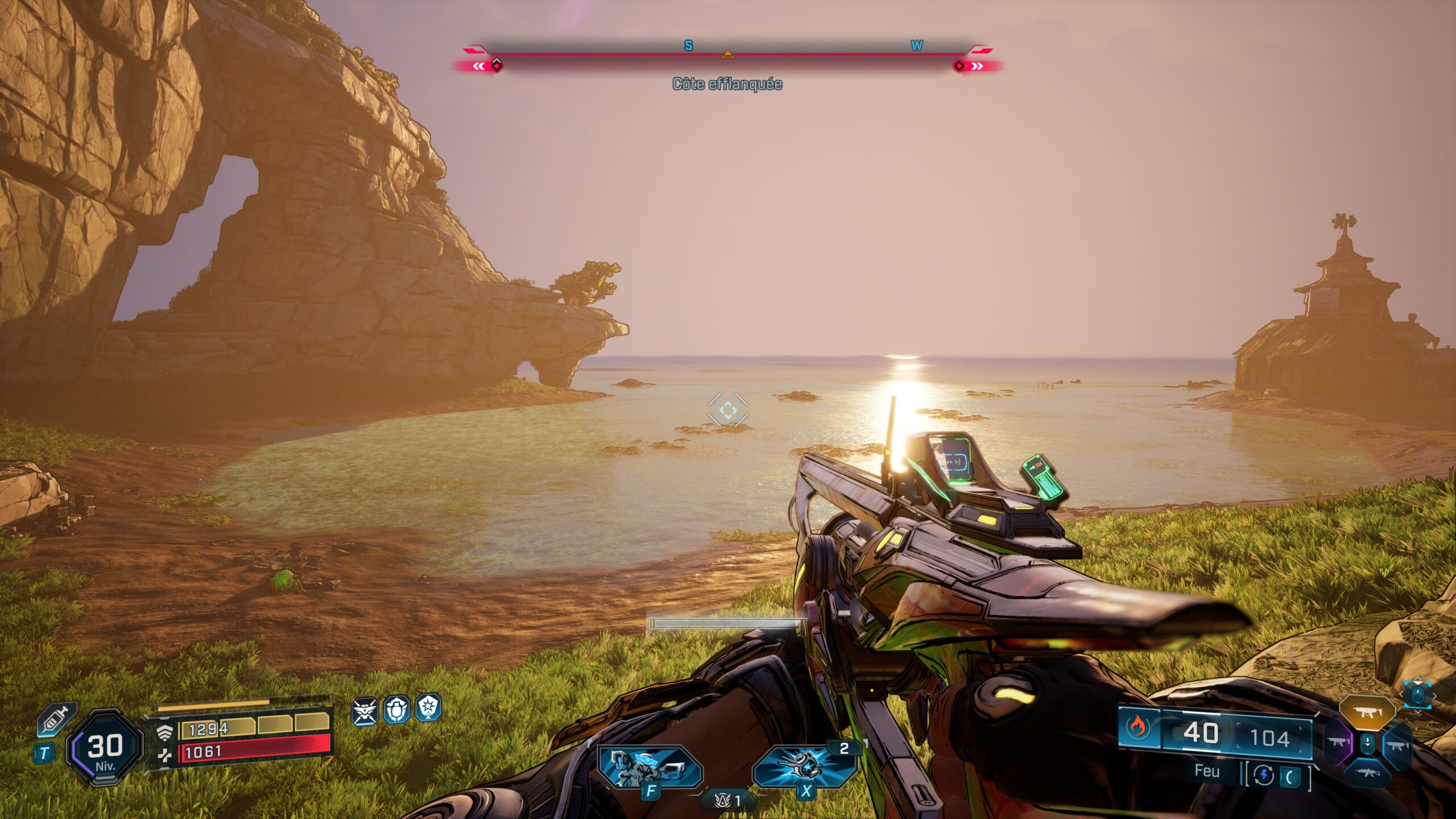This screenshot has height=819, width=1456.
Task: Click the orange objective marker on the compass
Action: (x=727, y=54)
